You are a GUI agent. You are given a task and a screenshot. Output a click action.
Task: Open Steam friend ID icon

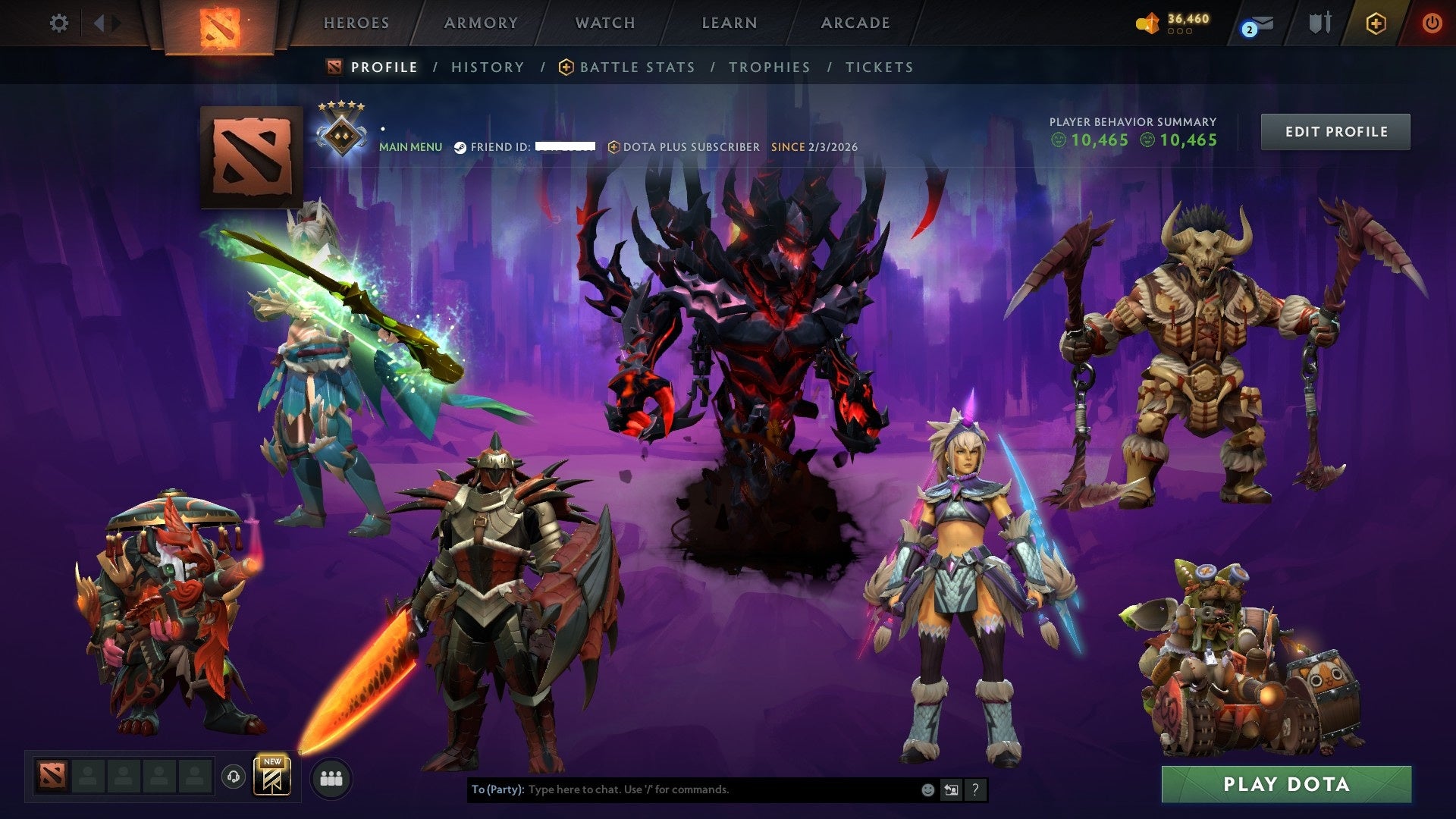(x=461, y=147)
